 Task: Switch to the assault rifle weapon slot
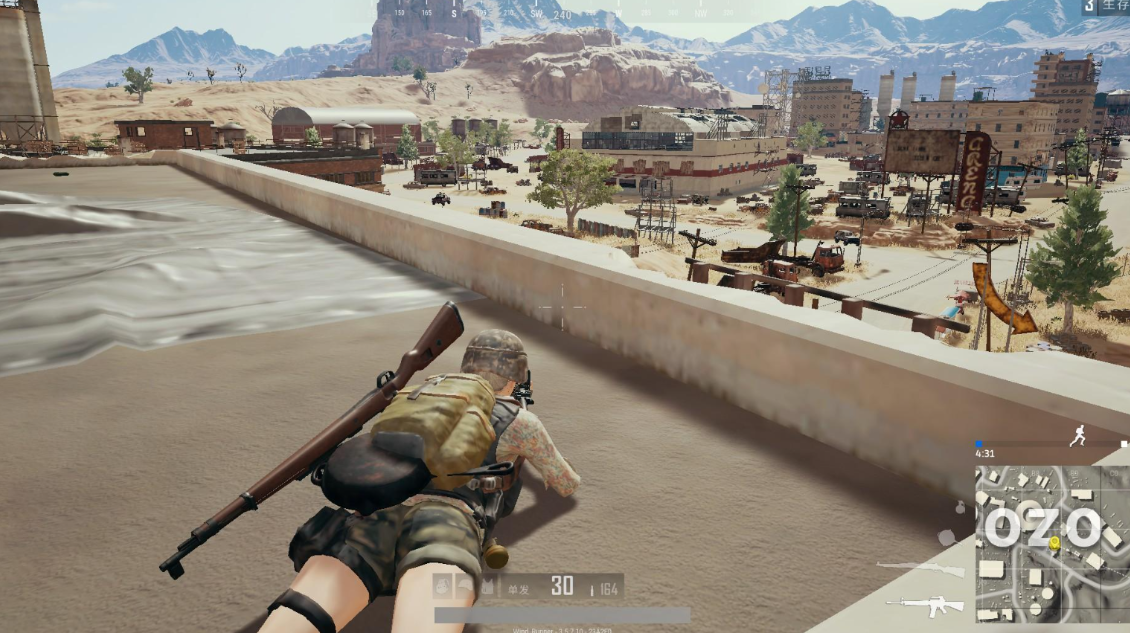pos(924,605)
